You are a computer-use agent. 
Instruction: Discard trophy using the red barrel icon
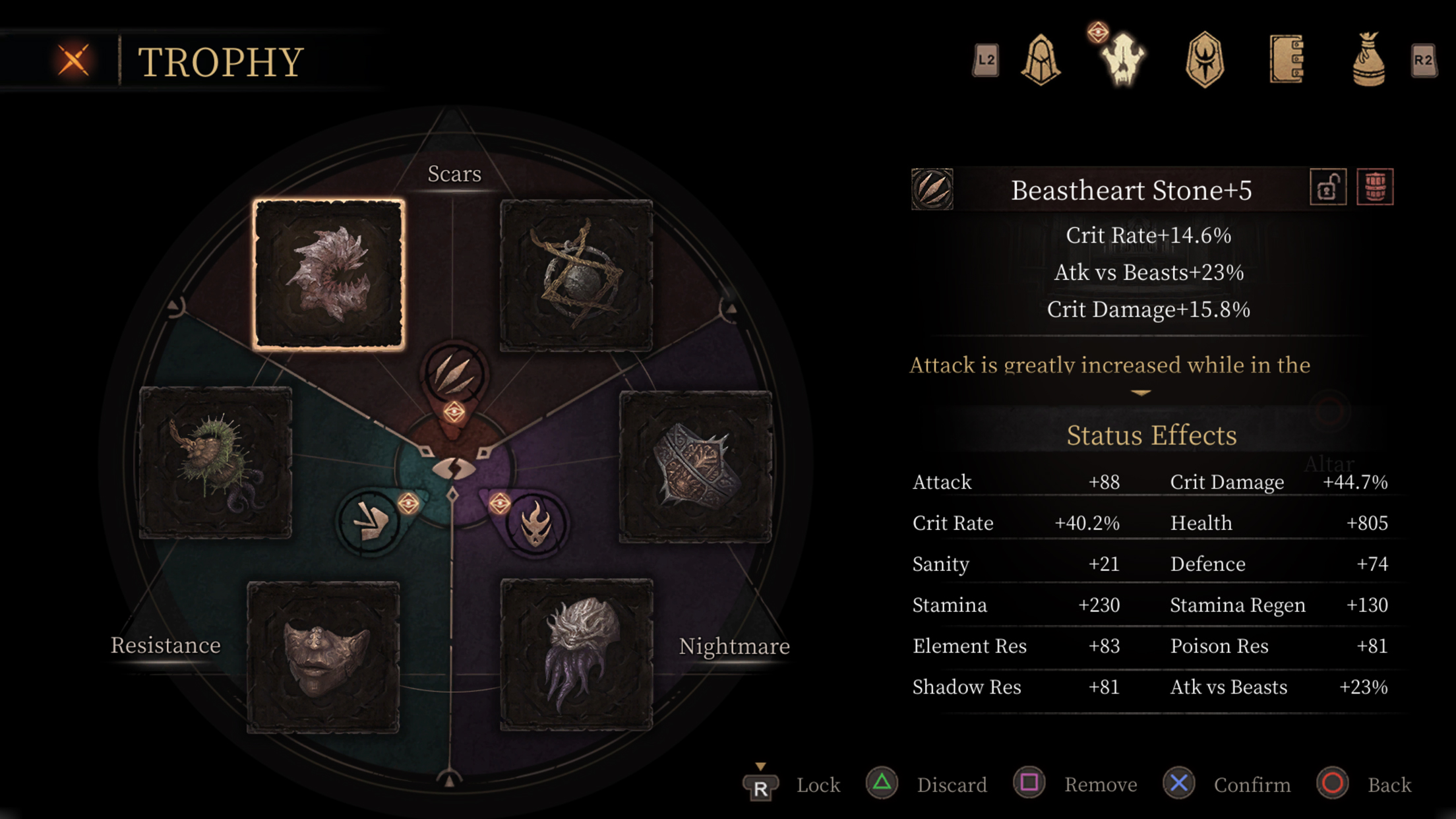[1375, 188]
